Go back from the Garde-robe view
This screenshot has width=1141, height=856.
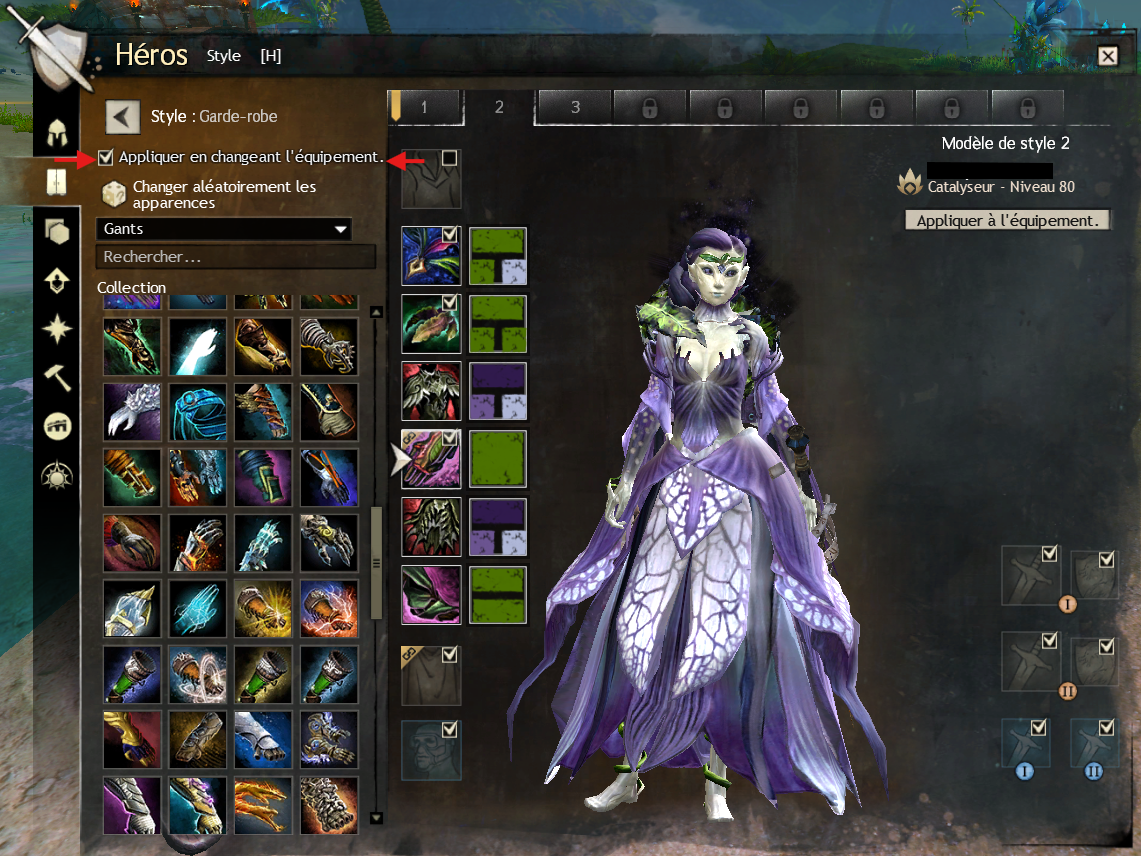coord(123,117)
